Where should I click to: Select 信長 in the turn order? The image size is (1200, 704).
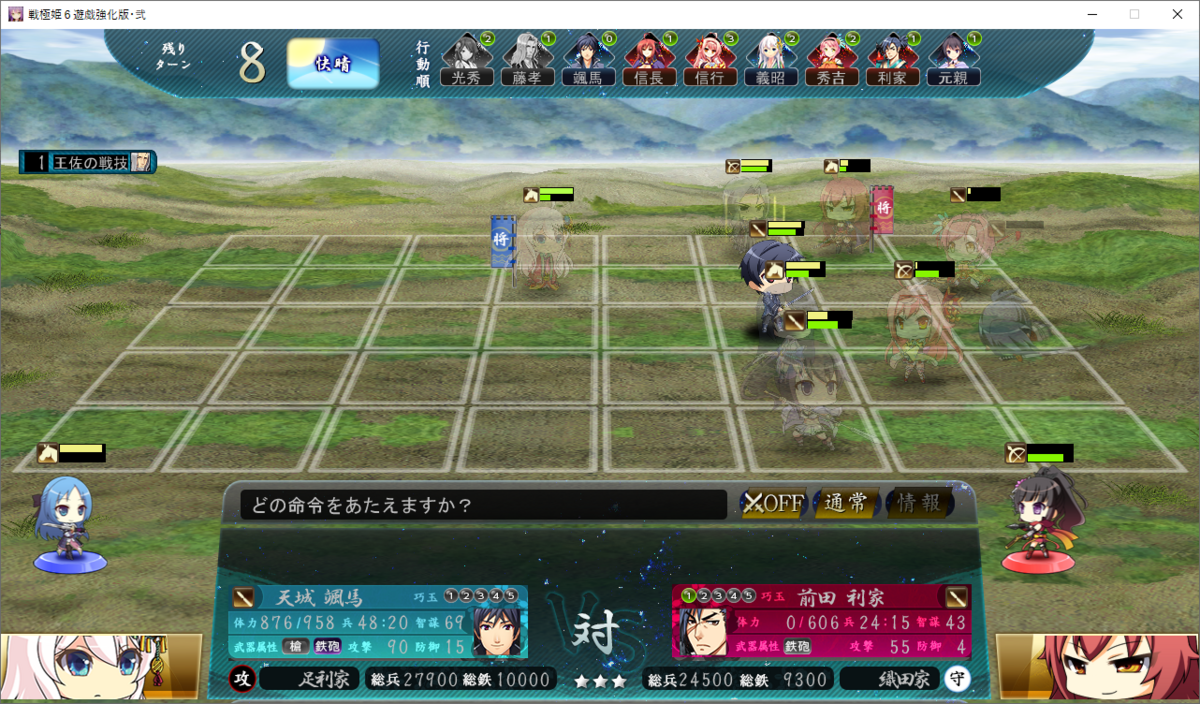coord(649,61)
